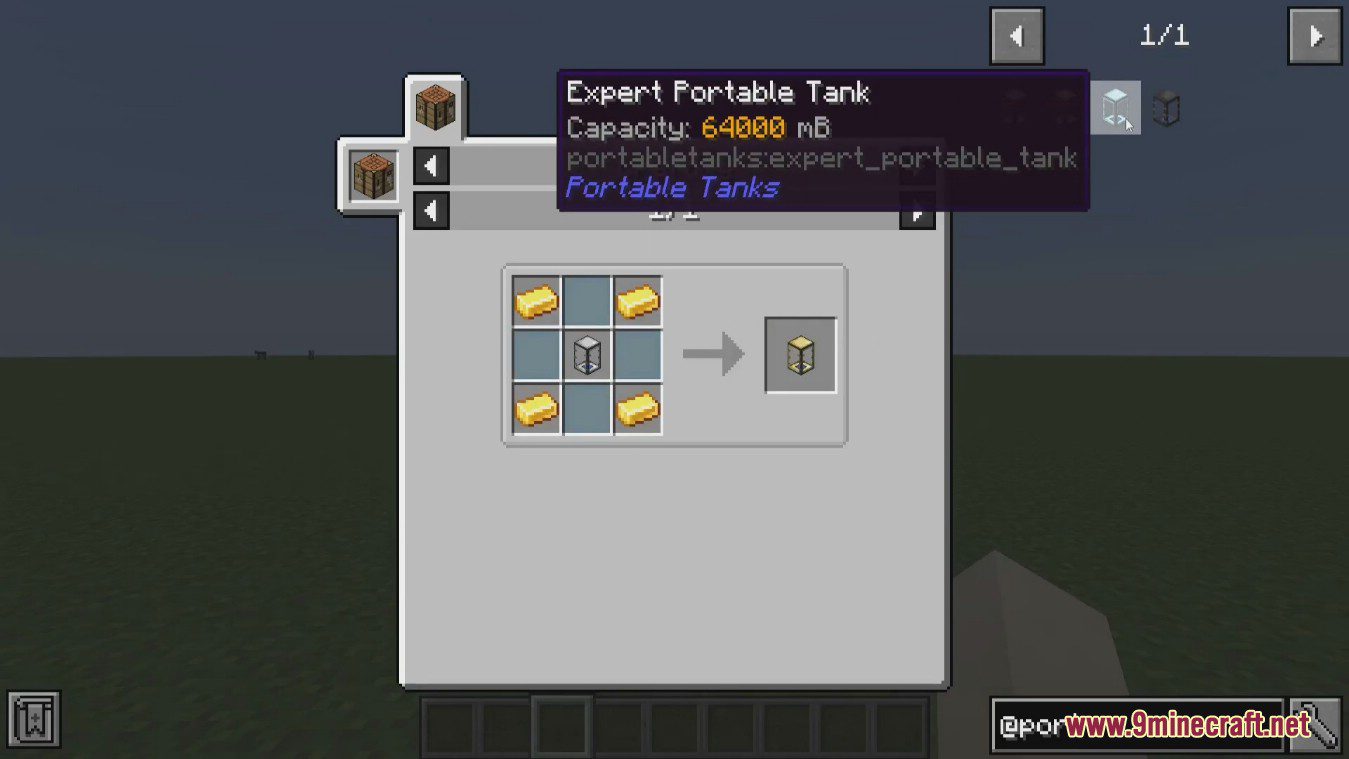Viewport: 1349px width, 759px height.
Task: Click the Portable Tanks mod name link
Action: [672, 187]
